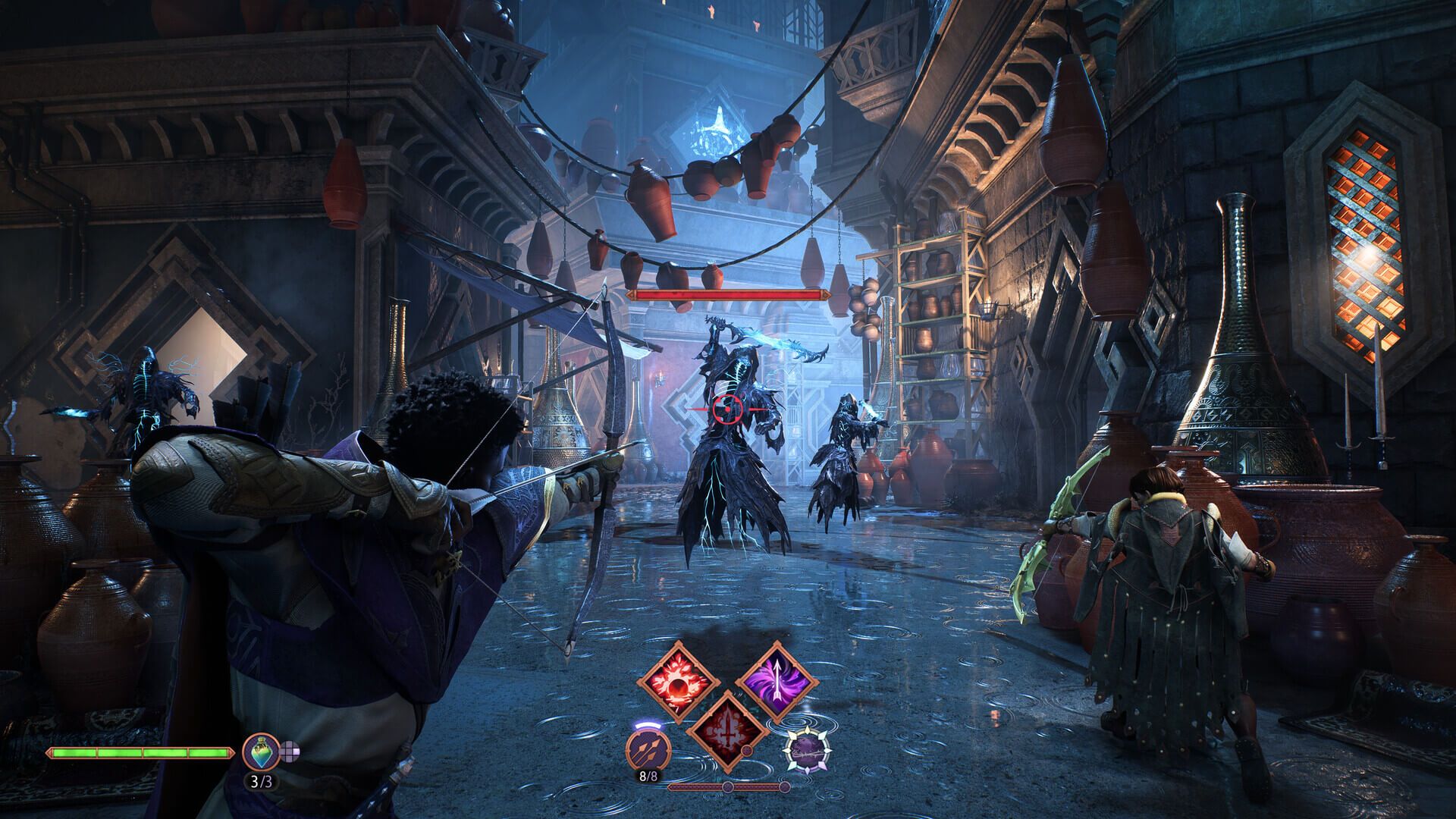Click the small round pip on the sword ability
The width and height of the screenshot is (1456, 819).
[x=747, y=749]
